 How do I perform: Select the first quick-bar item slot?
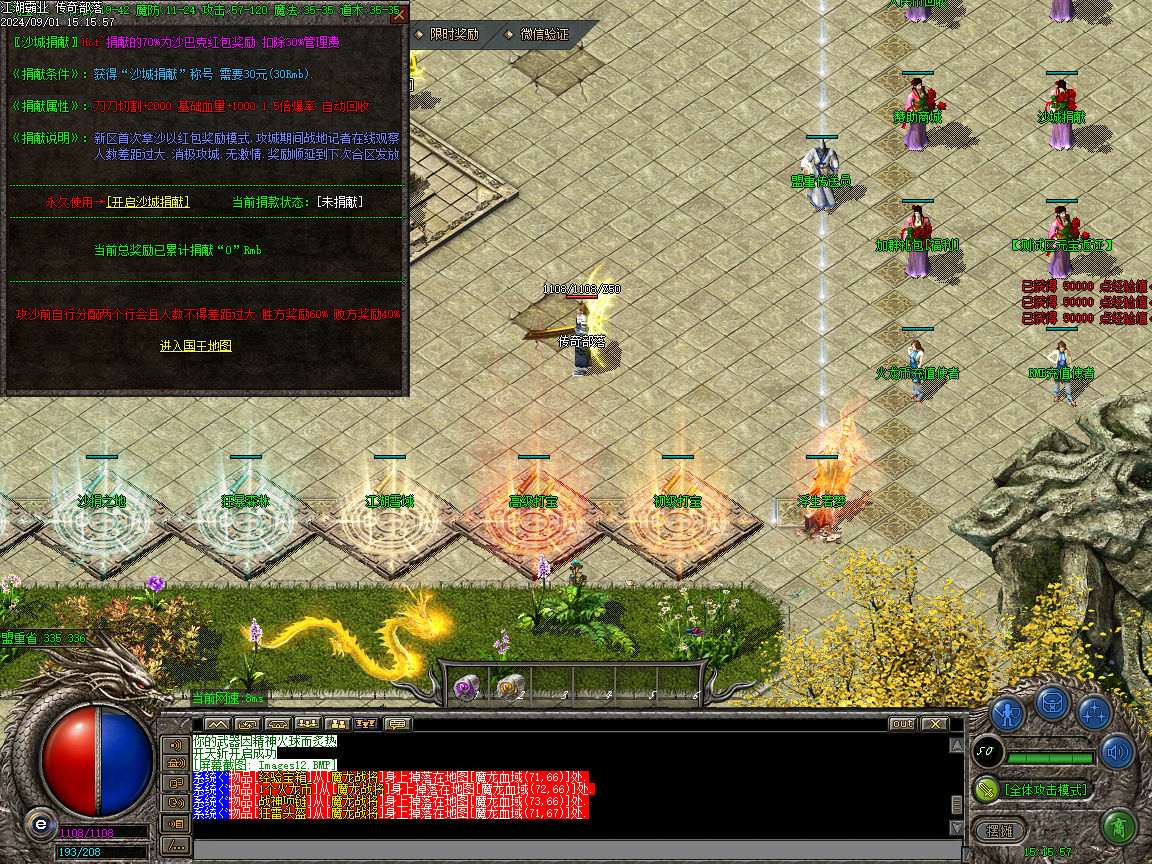click(465, 686)
